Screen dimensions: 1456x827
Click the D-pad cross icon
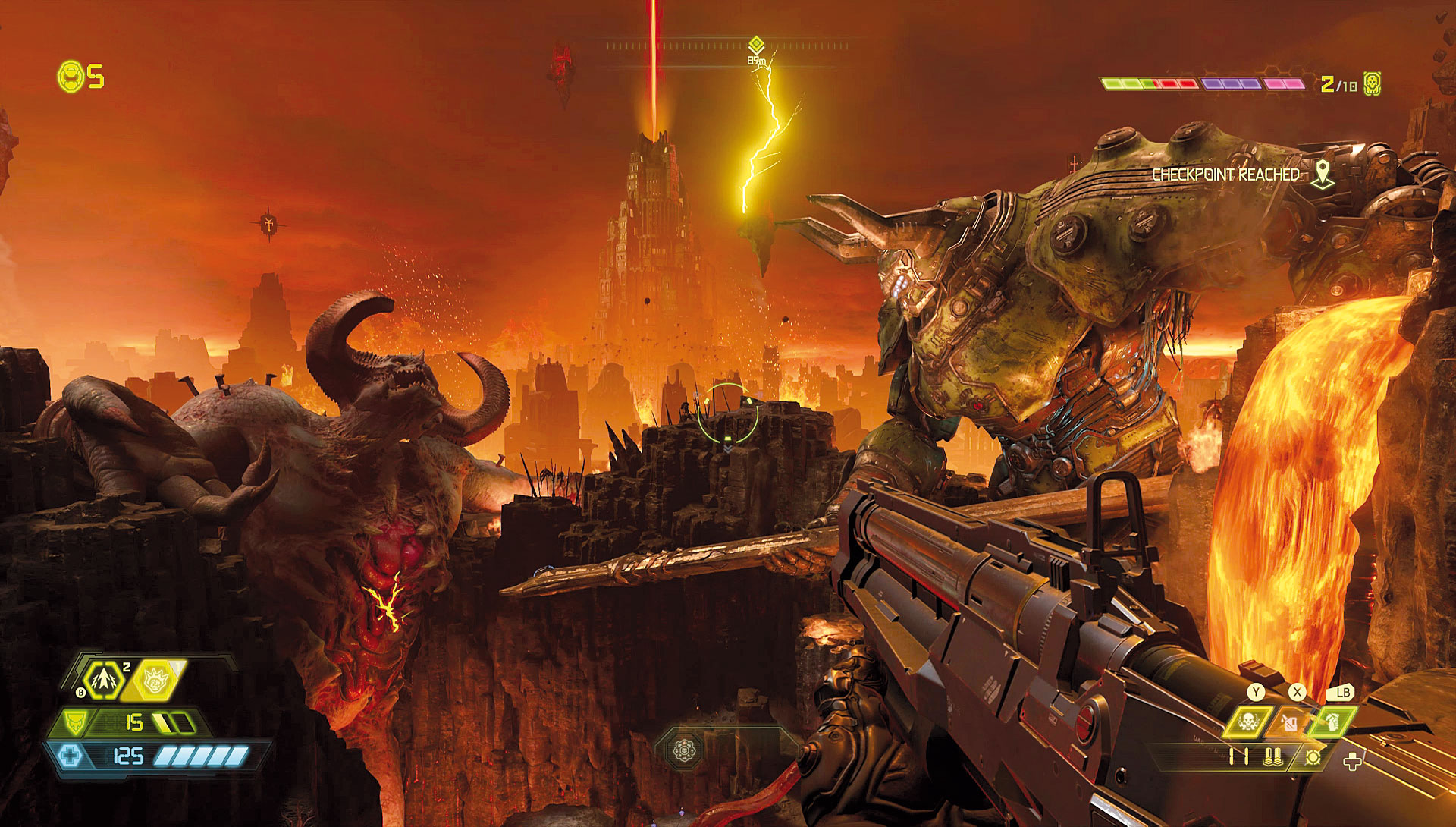(x=1352, y=759)
